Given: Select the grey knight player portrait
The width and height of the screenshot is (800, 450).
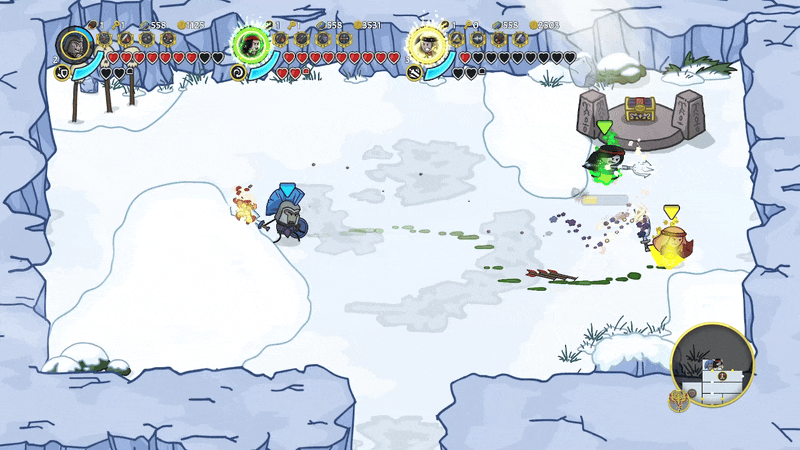Looking at the screenshot, I should (x=74, y=45).
